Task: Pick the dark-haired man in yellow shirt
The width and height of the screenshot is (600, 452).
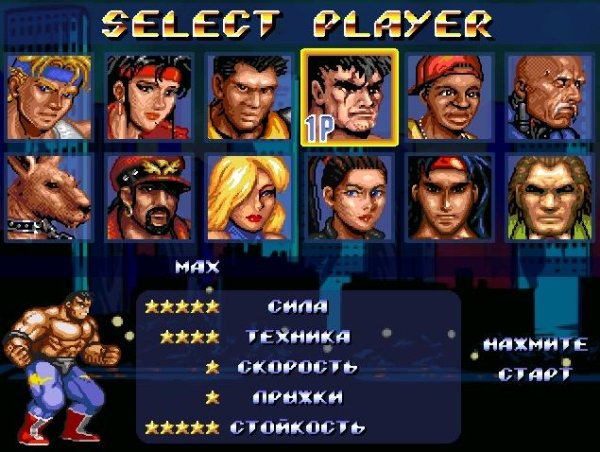Action: pos(249,97)
